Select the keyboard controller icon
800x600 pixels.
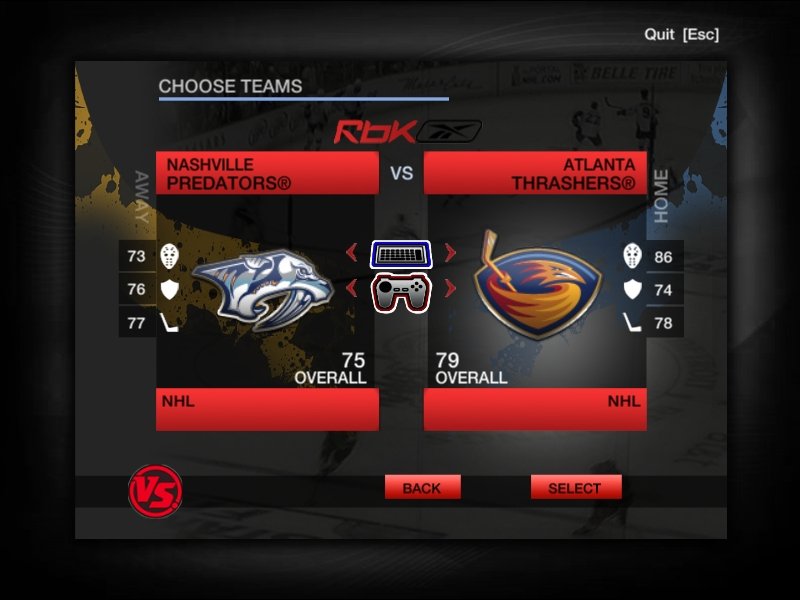pos(401,254)
